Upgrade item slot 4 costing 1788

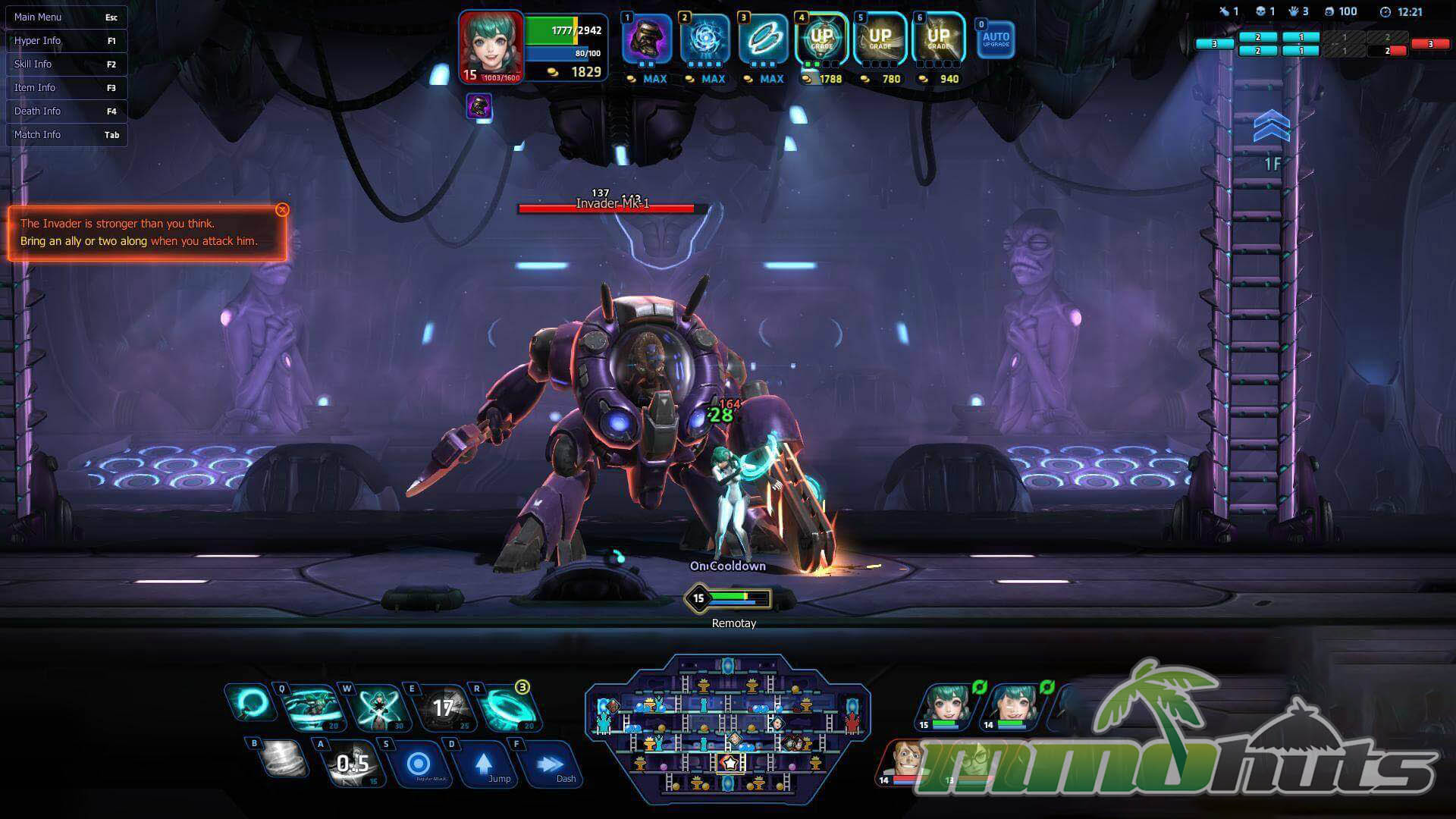coord(821,38)
